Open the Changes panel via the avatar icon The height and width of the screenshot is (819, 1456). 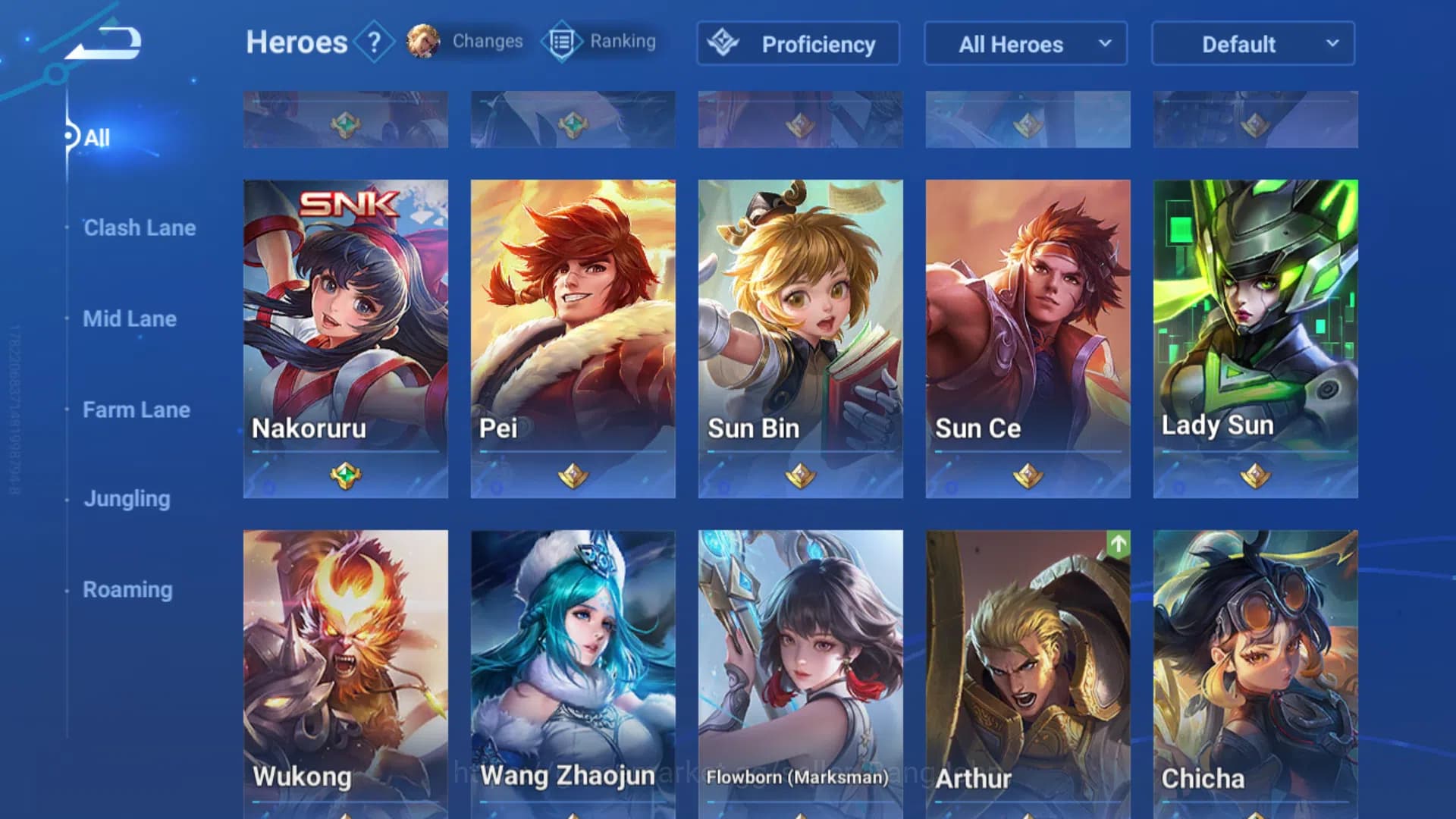click(x=423, y=42)
